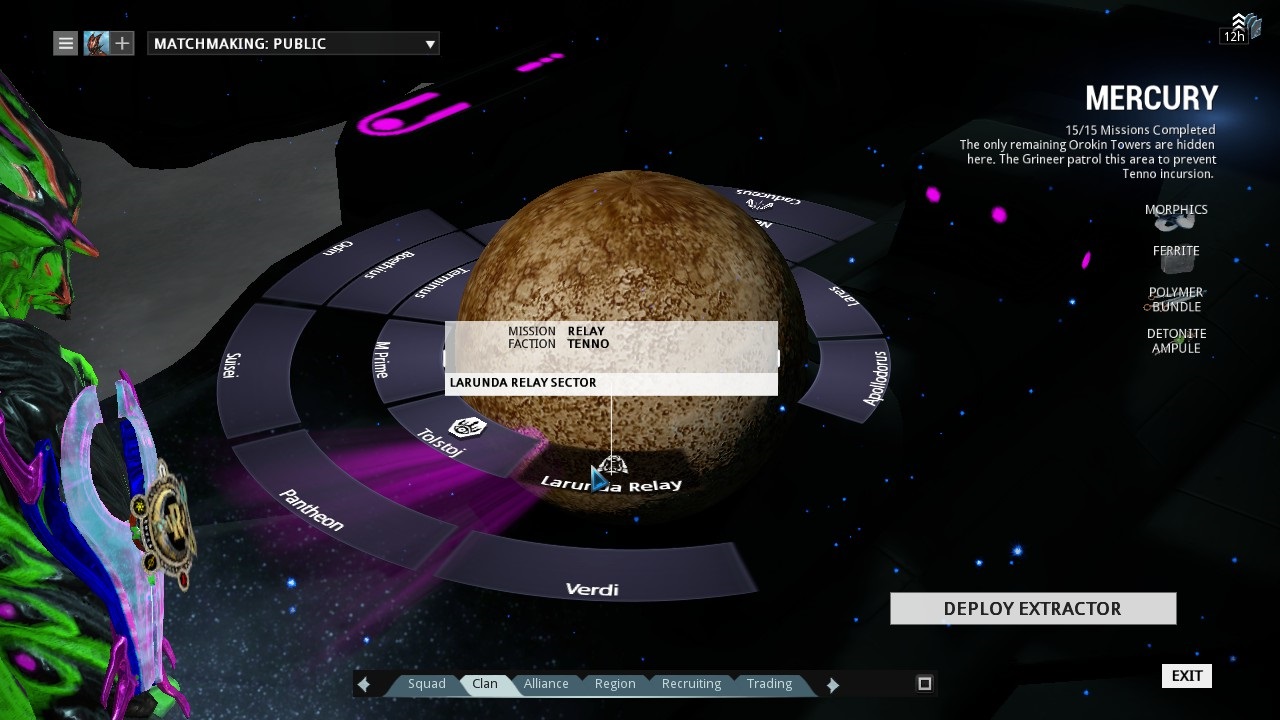Switch to Recruiting chat tab
The width and height of the screenshot is (1280, 720).
coord(691,684)
